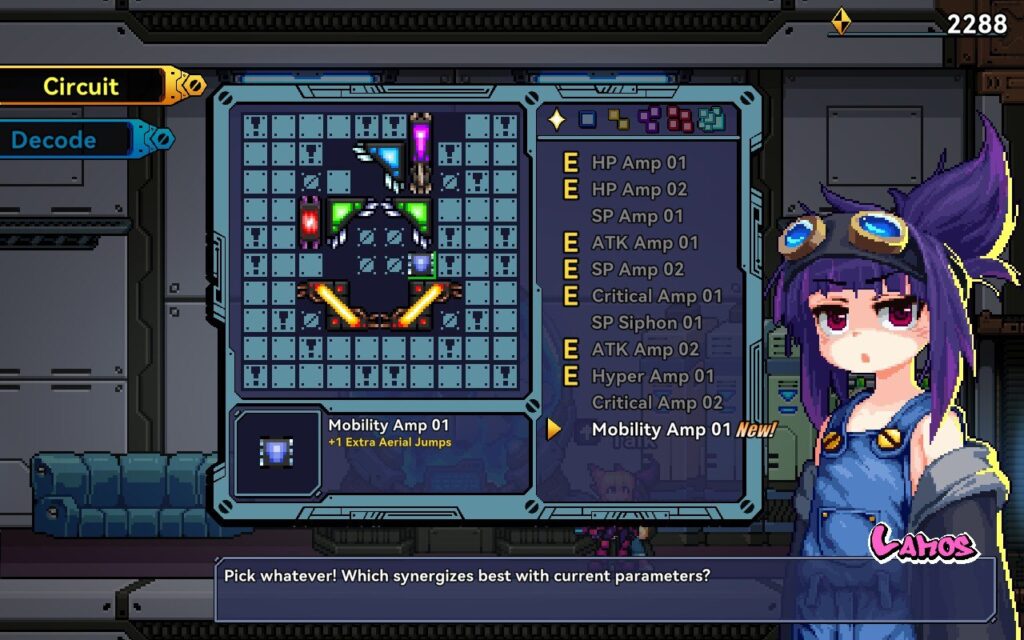The height and width of the screenshot is (640, 1024).
Task: Filter by two yellow blocks
Action: pos(619,120)
